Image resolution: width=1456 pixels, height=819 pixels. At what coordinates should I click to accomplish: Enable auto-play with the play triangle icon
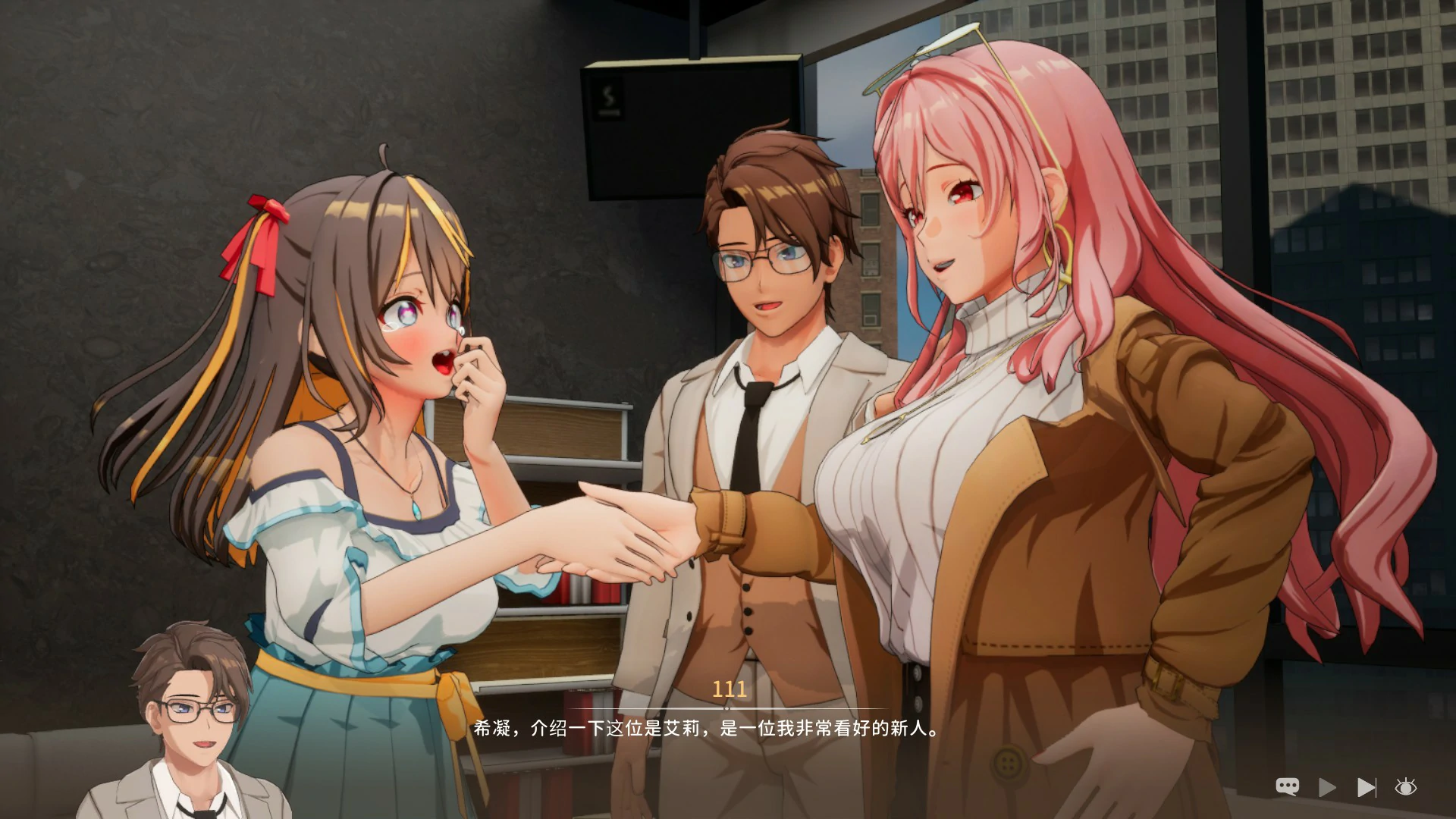tap(1327, 786)
